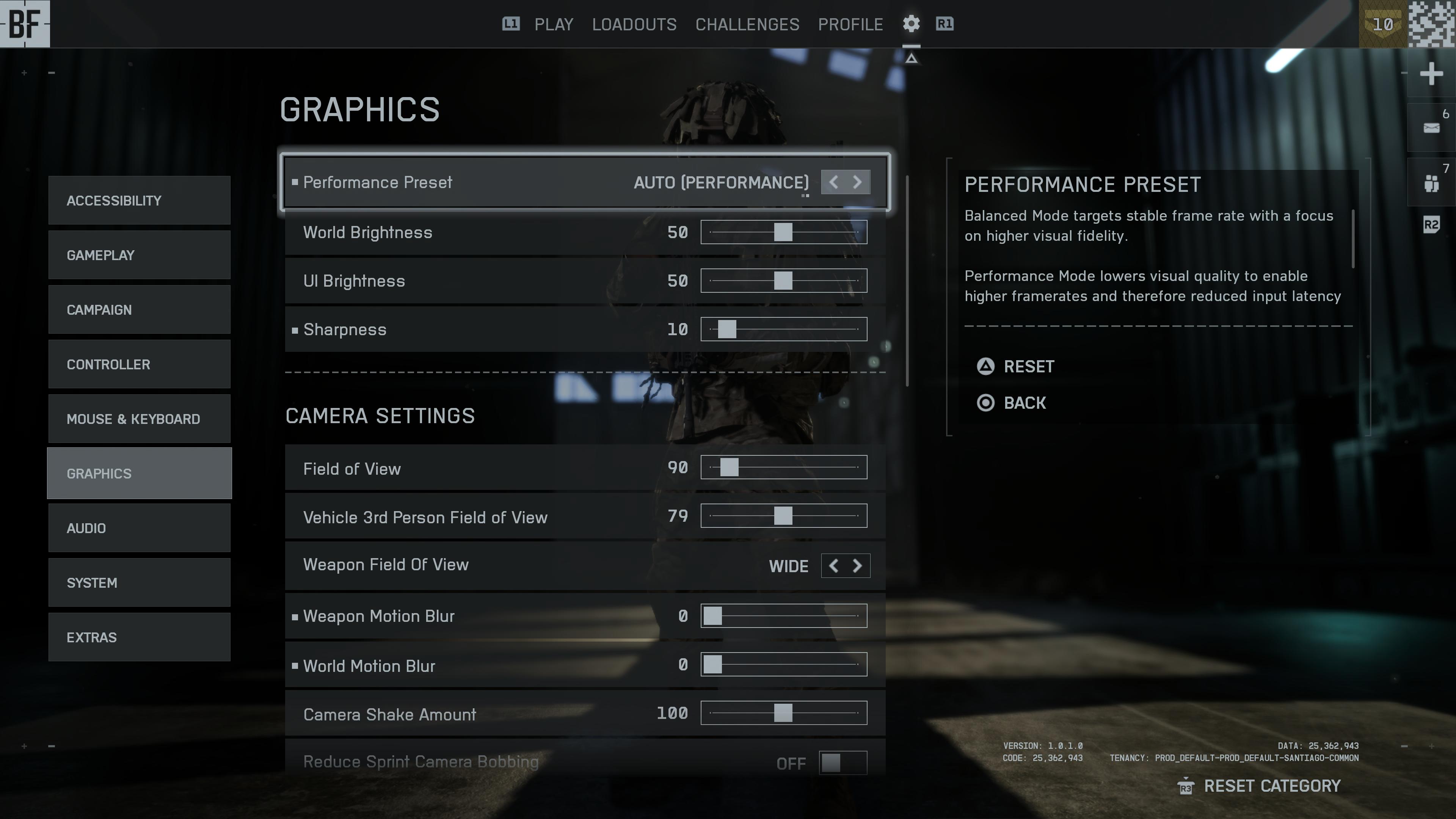
Task: Click the plus icon in the sidebar
Action: point(1431,74)
